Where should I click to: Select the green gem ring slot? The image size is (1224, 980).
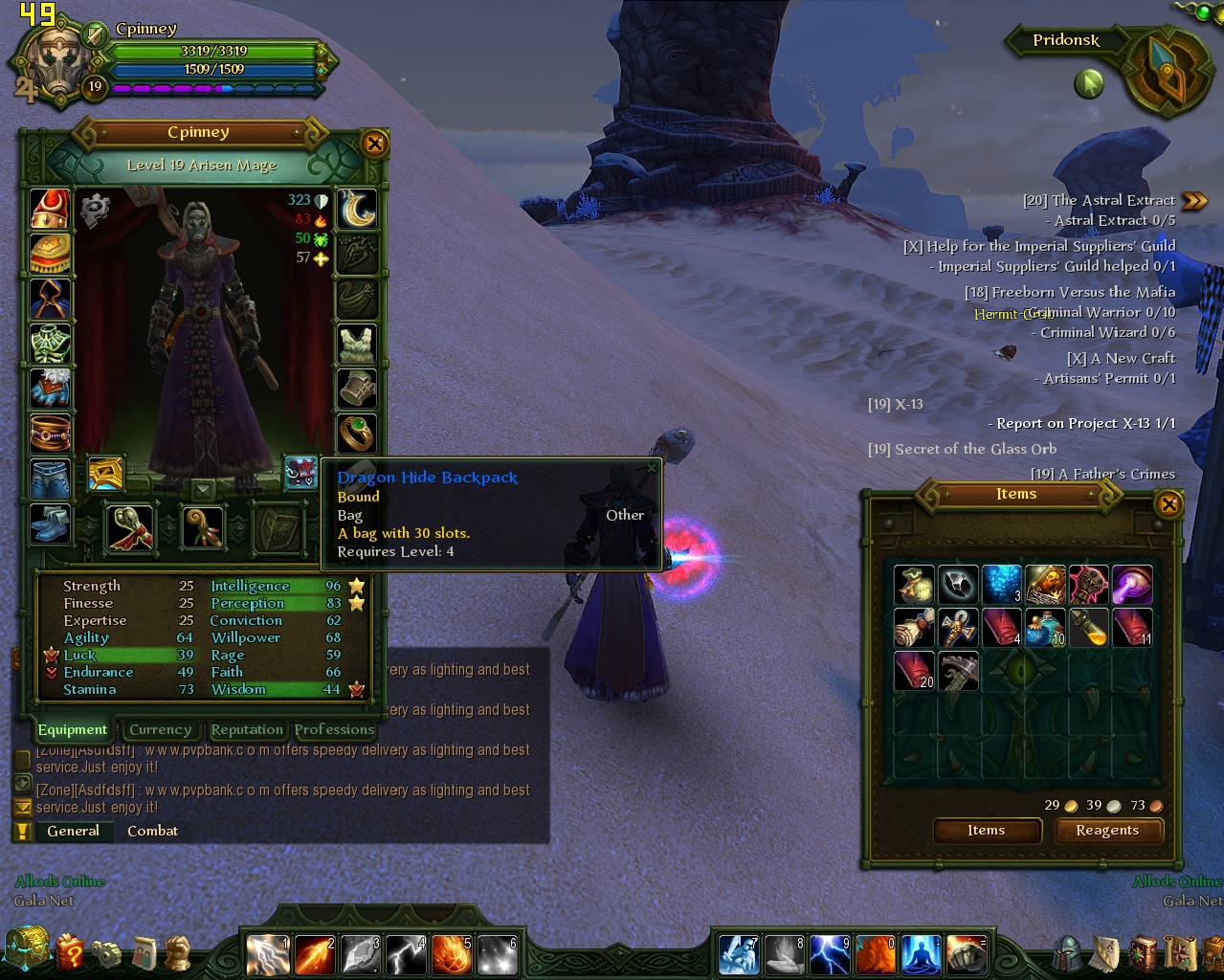[357, 433]
